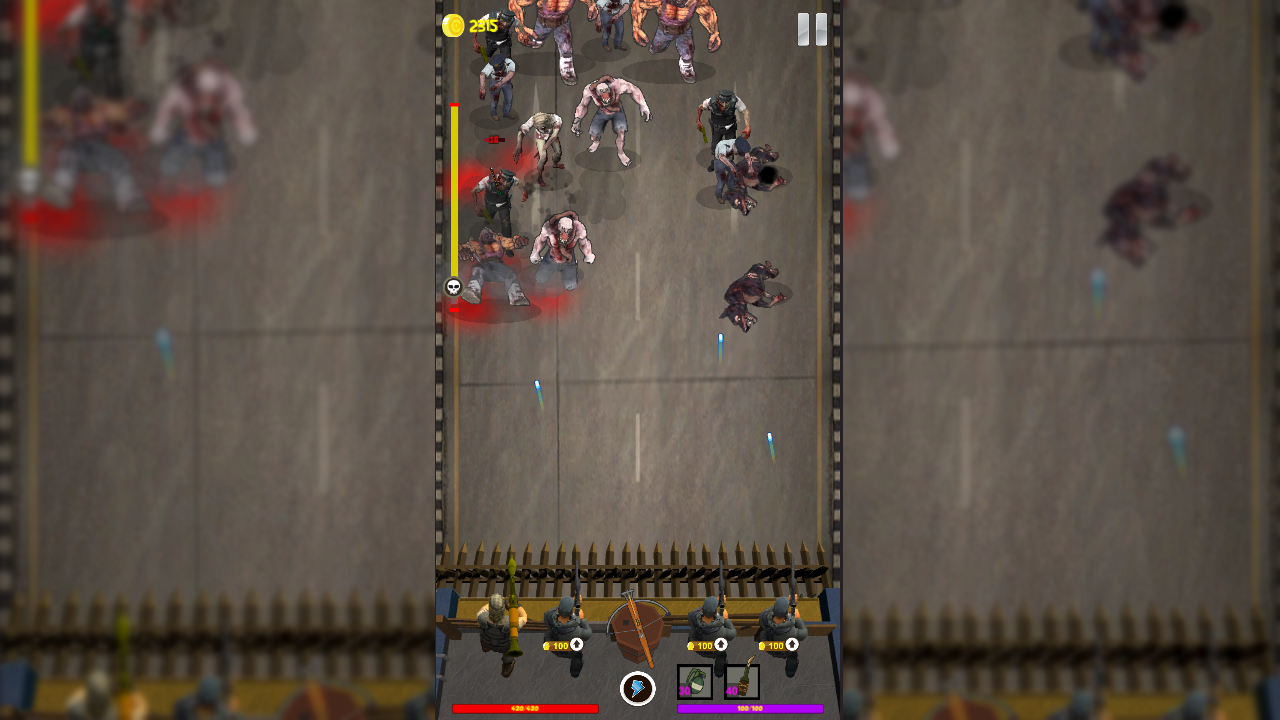
Task: Select the grenade weapon icon
Action: point(695,682)
